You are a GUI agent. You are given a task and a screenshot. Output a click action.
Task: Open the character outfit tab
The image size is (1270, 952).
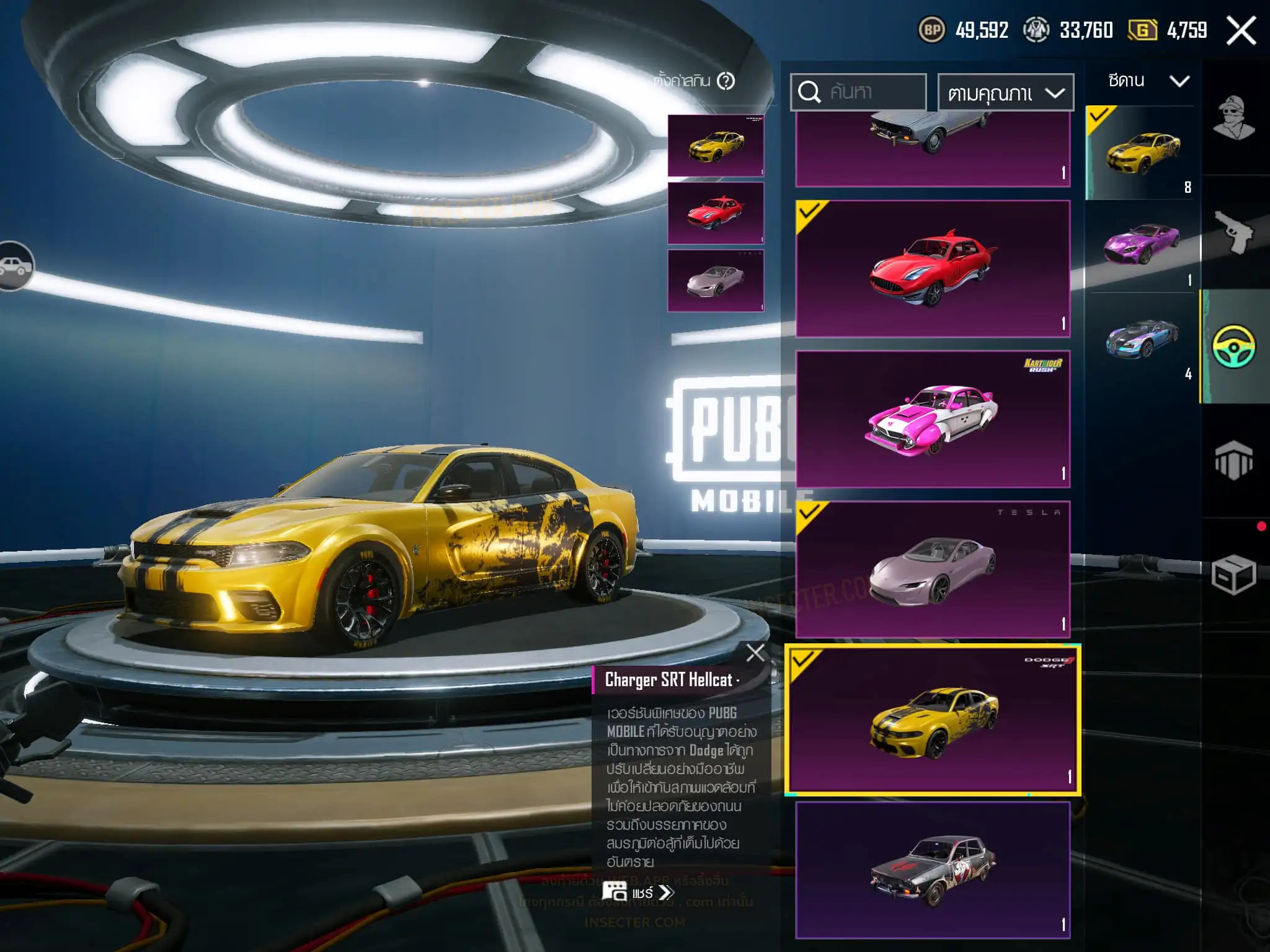1233,118
